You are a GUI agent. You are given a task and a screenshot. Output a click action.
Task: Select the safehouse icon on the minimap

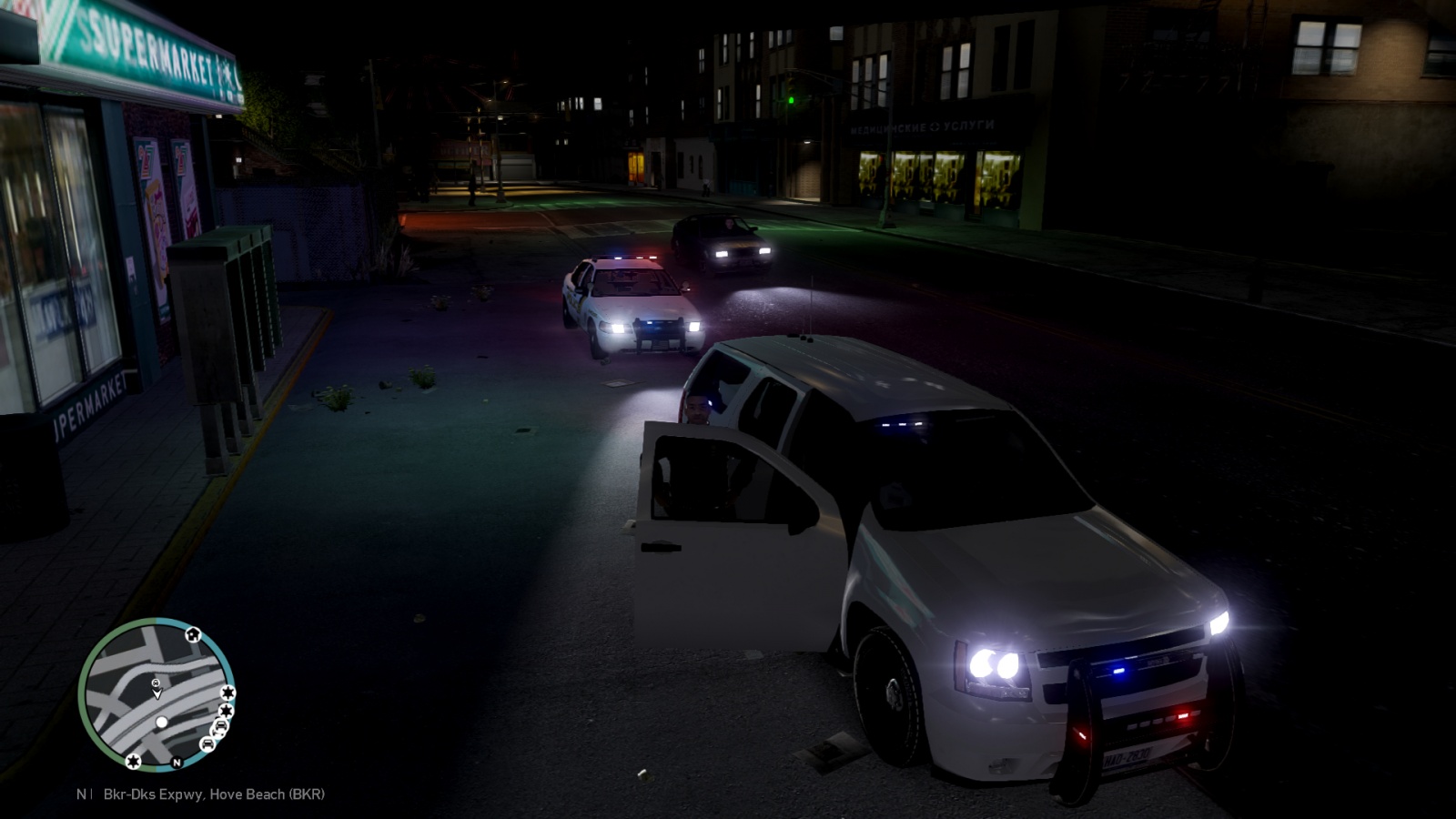(x=193, y=634)
